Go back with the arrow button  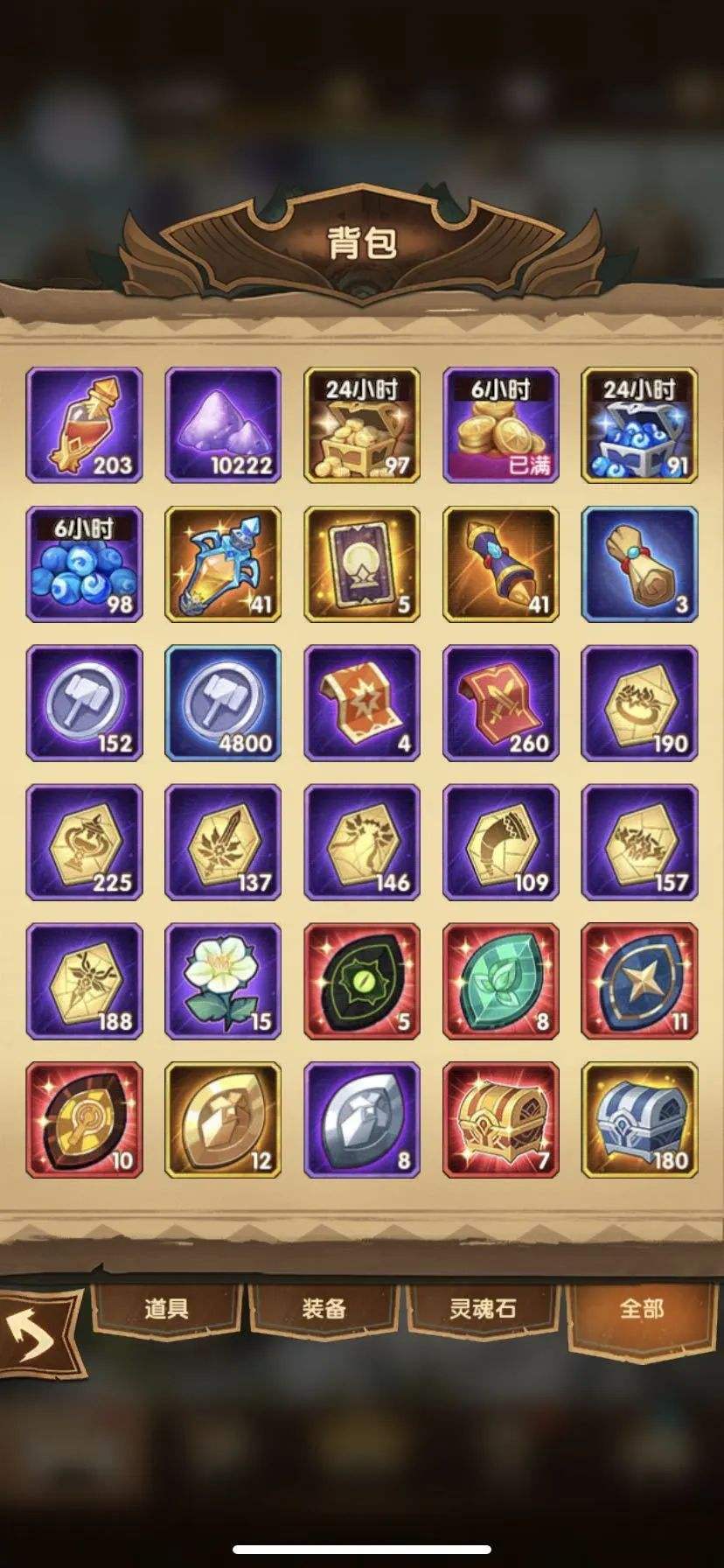tap(37, 1336)
